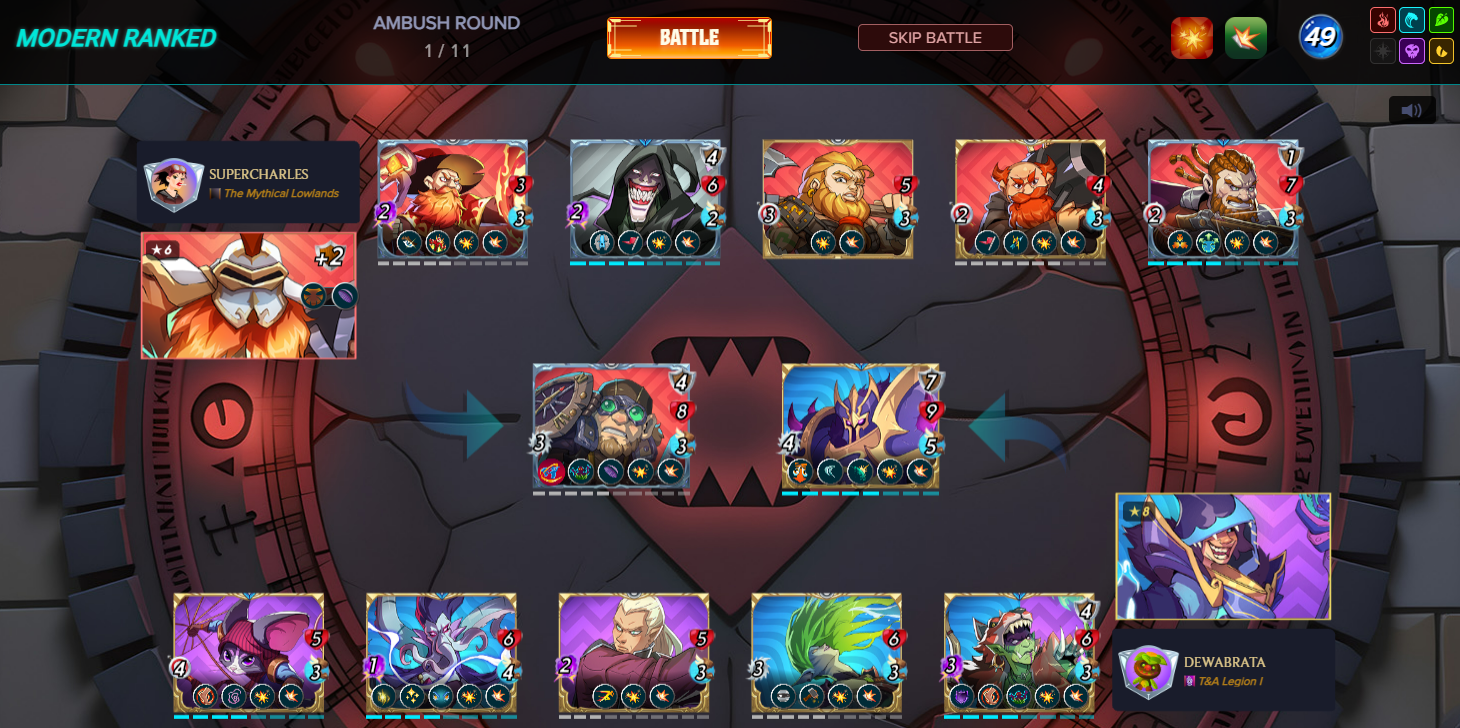Toggle the gold dragon element icon
The height and width of the screenshot is (728, 1460).
[x=1441, y=52]
